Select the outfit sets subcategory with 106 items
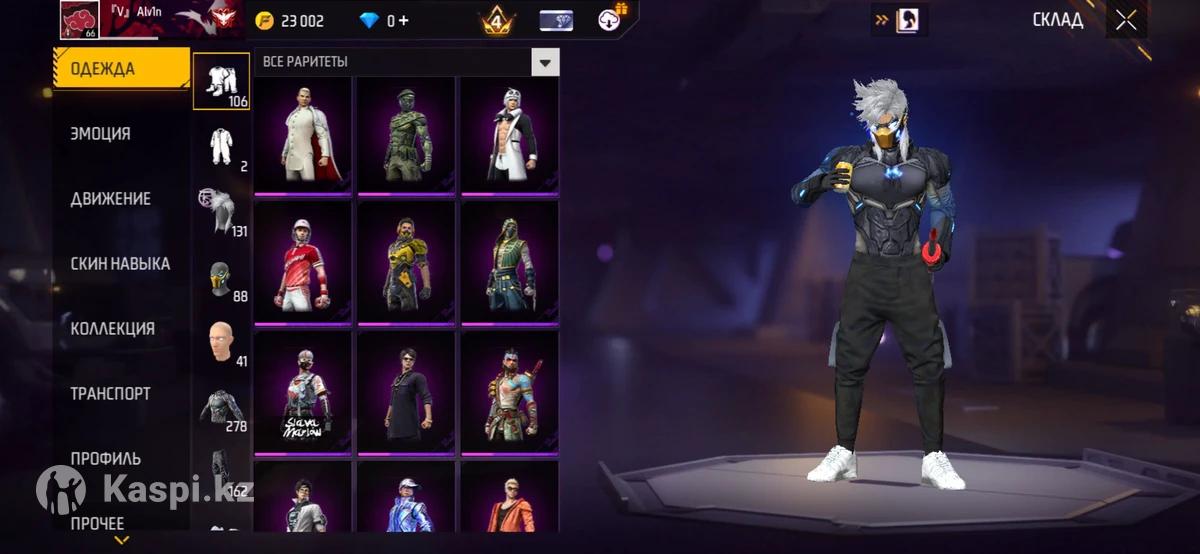 221,80
